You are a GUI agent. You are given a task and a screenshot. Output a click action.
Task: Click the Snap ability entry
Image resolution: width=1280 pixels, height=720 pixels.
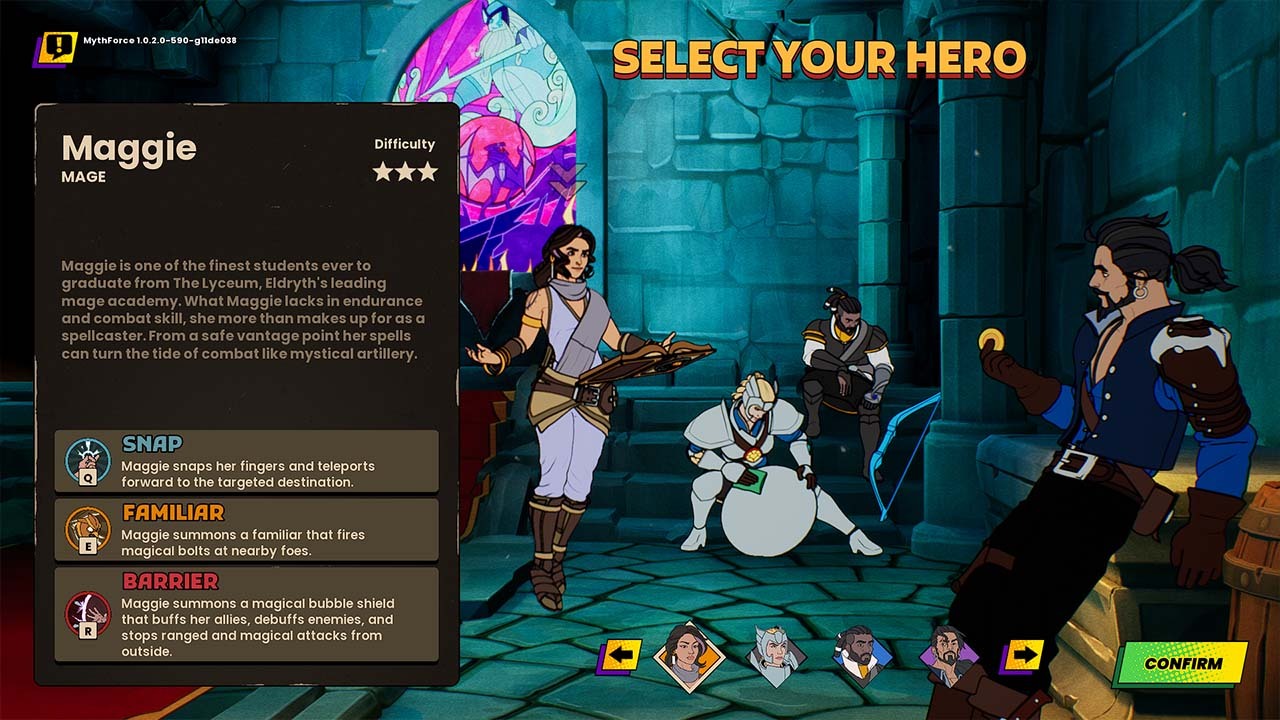point(246,461)
